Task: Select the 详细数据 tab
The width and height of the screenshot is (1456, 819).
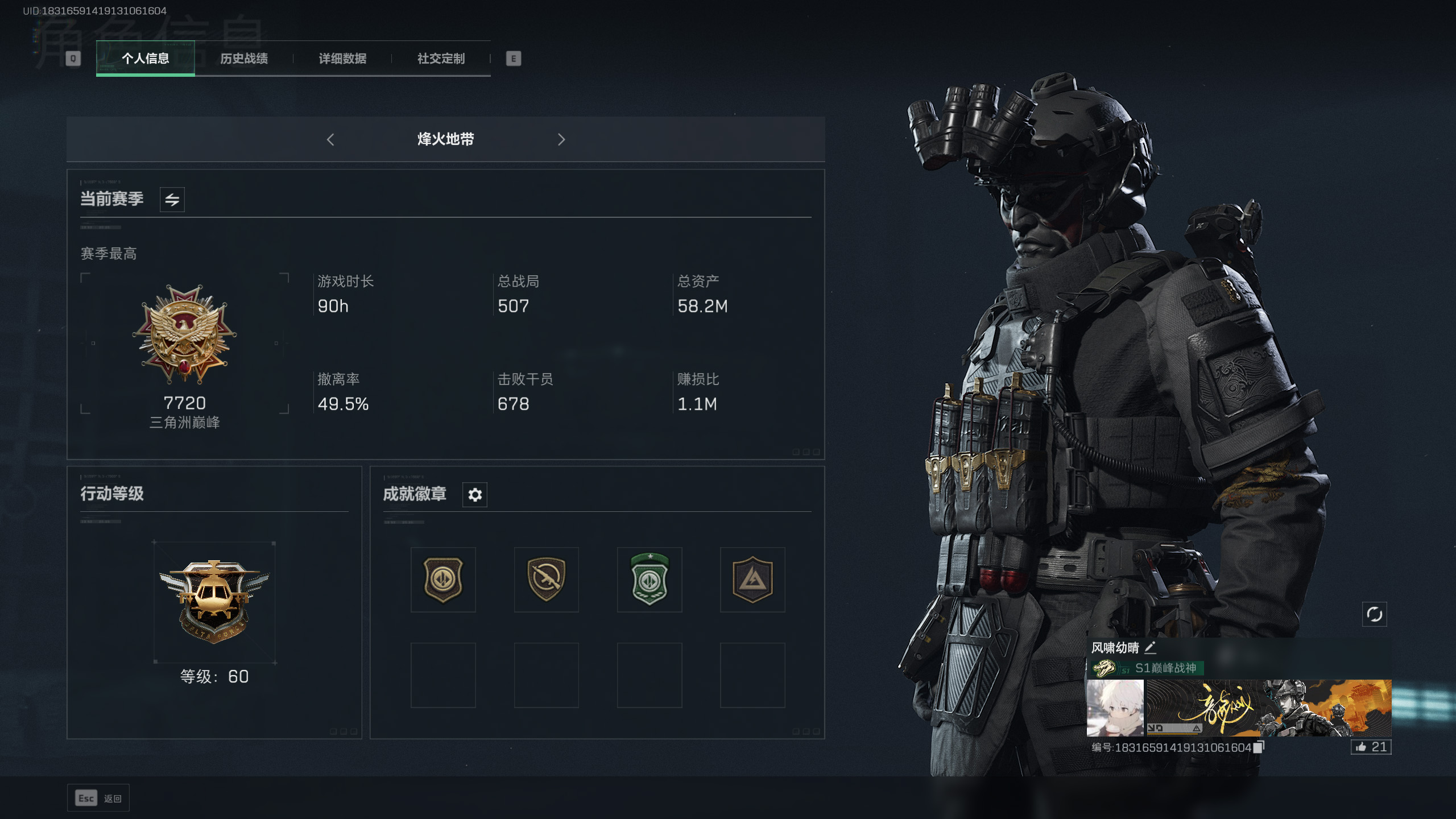Action: (342, 59)
